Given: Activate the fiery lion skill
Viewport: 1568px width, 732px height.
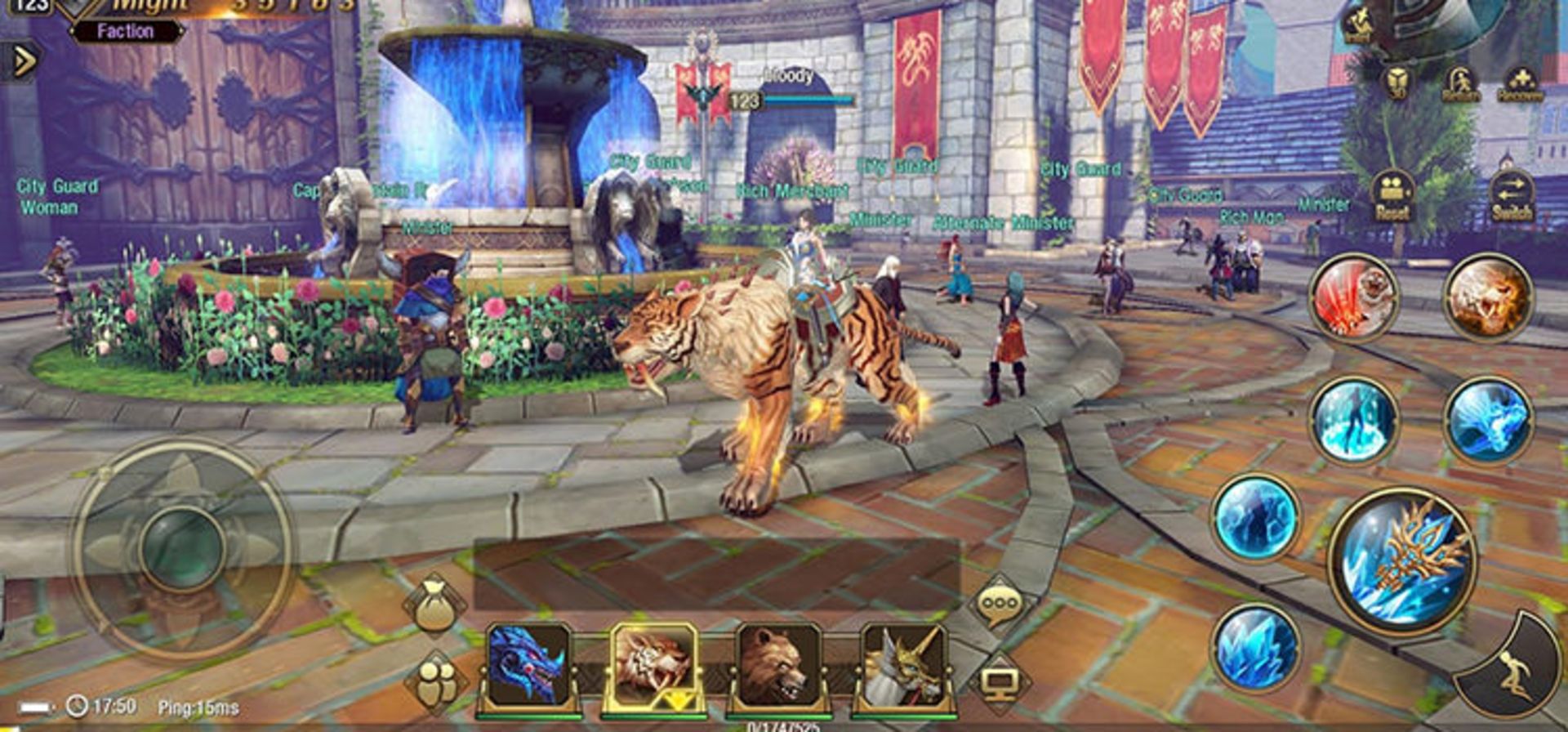Looking at the screenshot, I should (x=1488, y=297).
